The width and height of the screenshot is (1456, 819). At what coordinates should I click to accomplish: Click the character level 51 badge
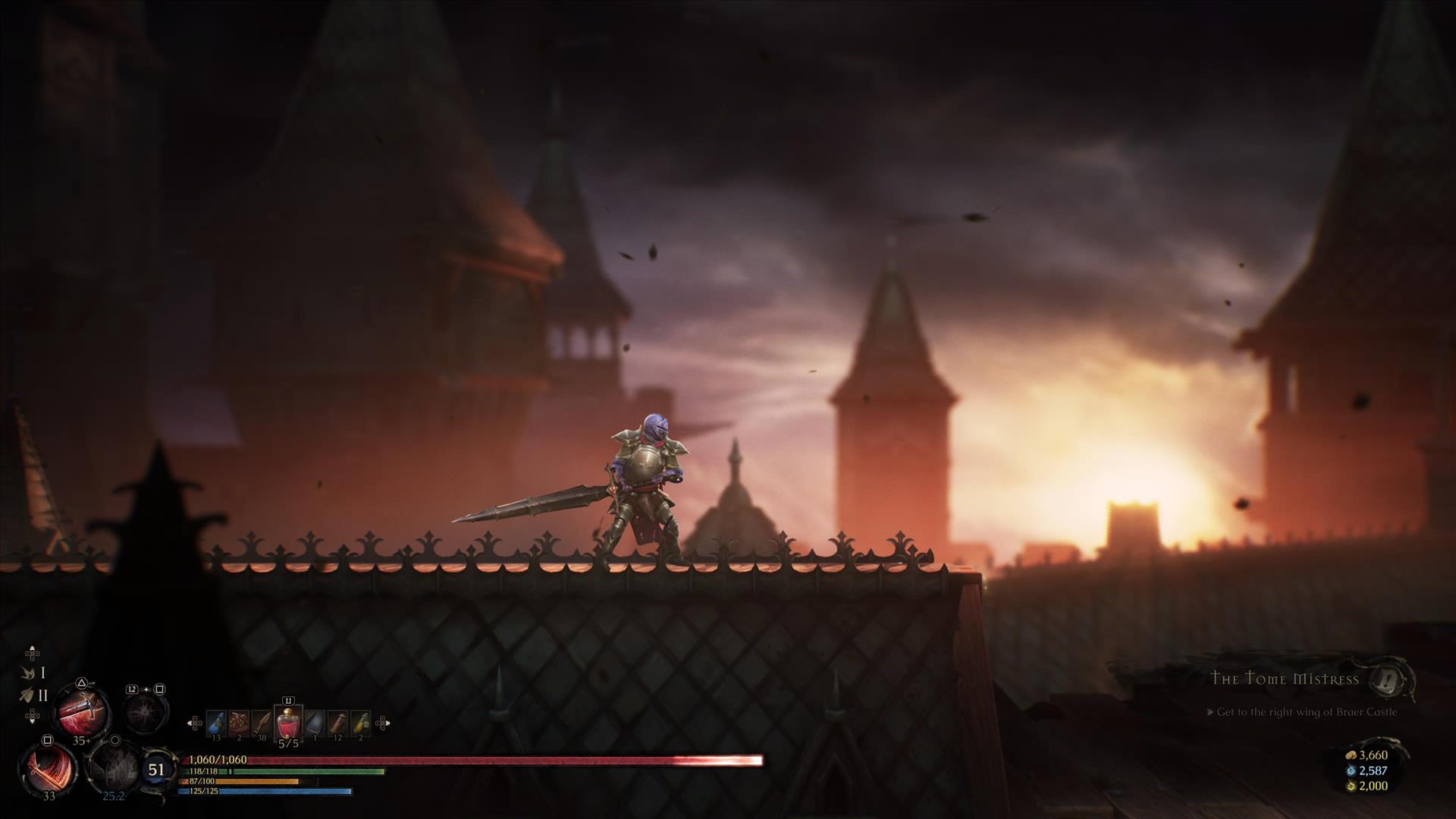156,770
